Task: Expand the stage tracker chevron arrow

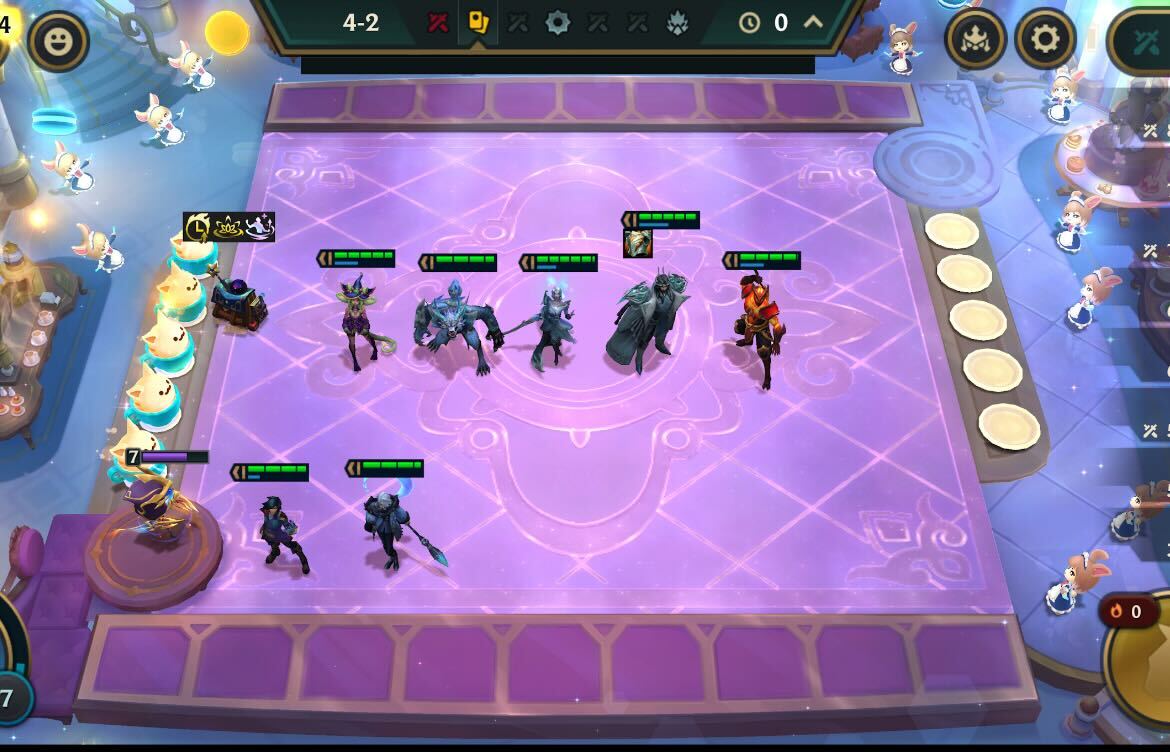Action: [813, 22]
